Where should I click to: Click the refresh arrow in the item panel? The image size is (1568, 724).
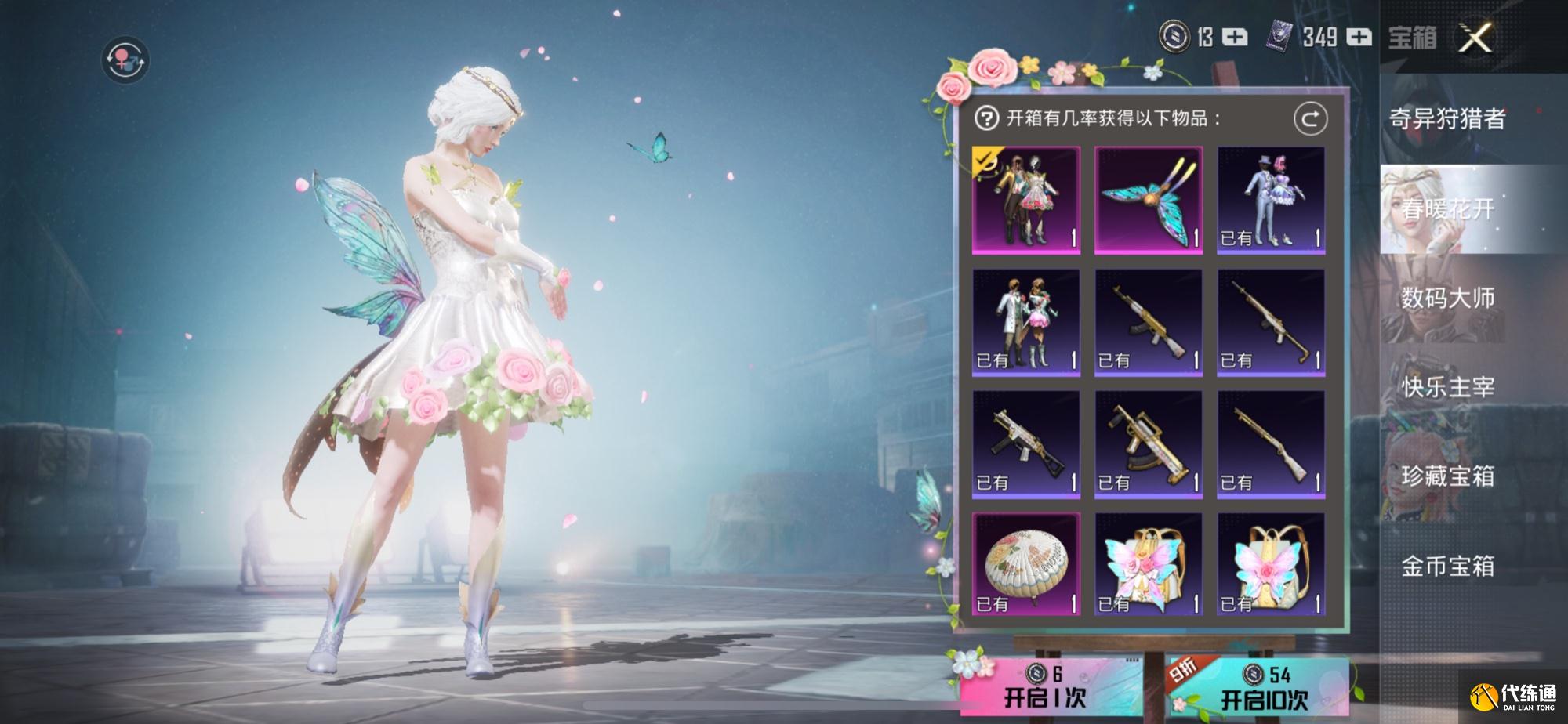click(x=1310, y=119)
